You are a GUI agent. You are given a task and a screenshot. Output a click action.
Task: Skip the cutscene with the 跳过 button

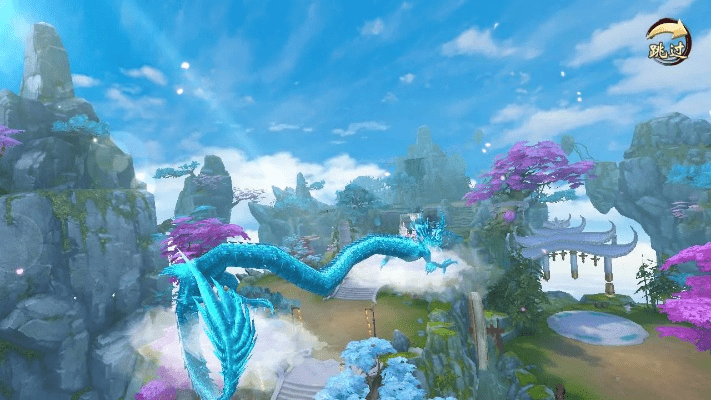tap(667, 43)
